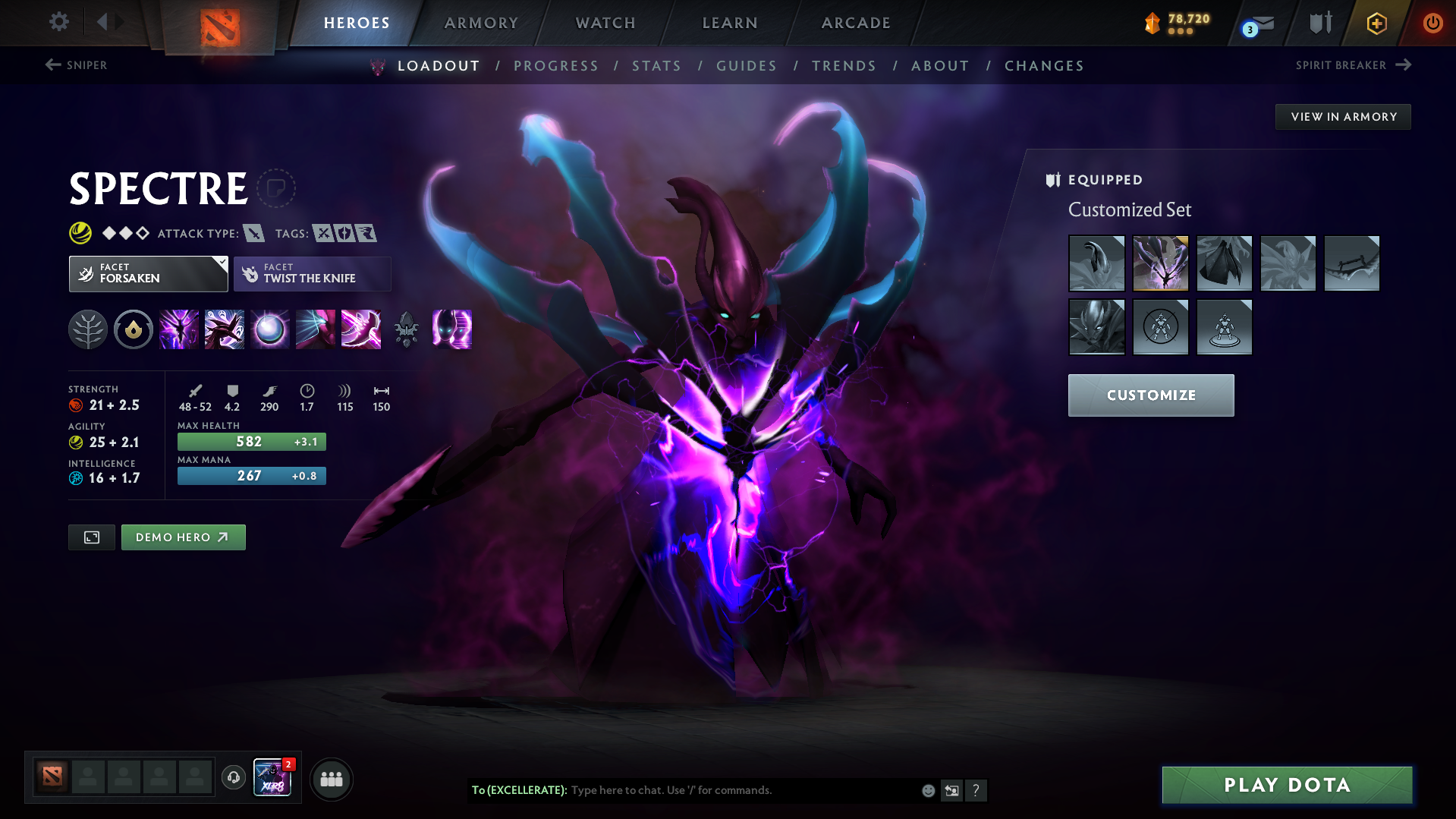Select the Spectral Dagger ability icon

[x=178, y=329]
